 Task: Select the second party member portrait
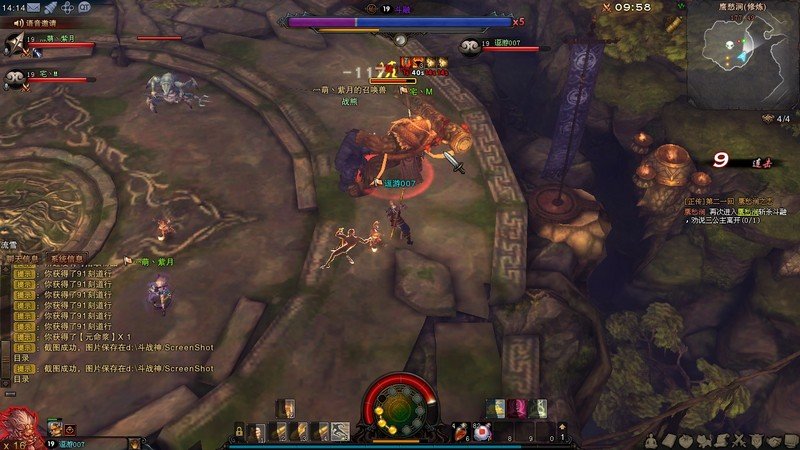click(14, 78)
